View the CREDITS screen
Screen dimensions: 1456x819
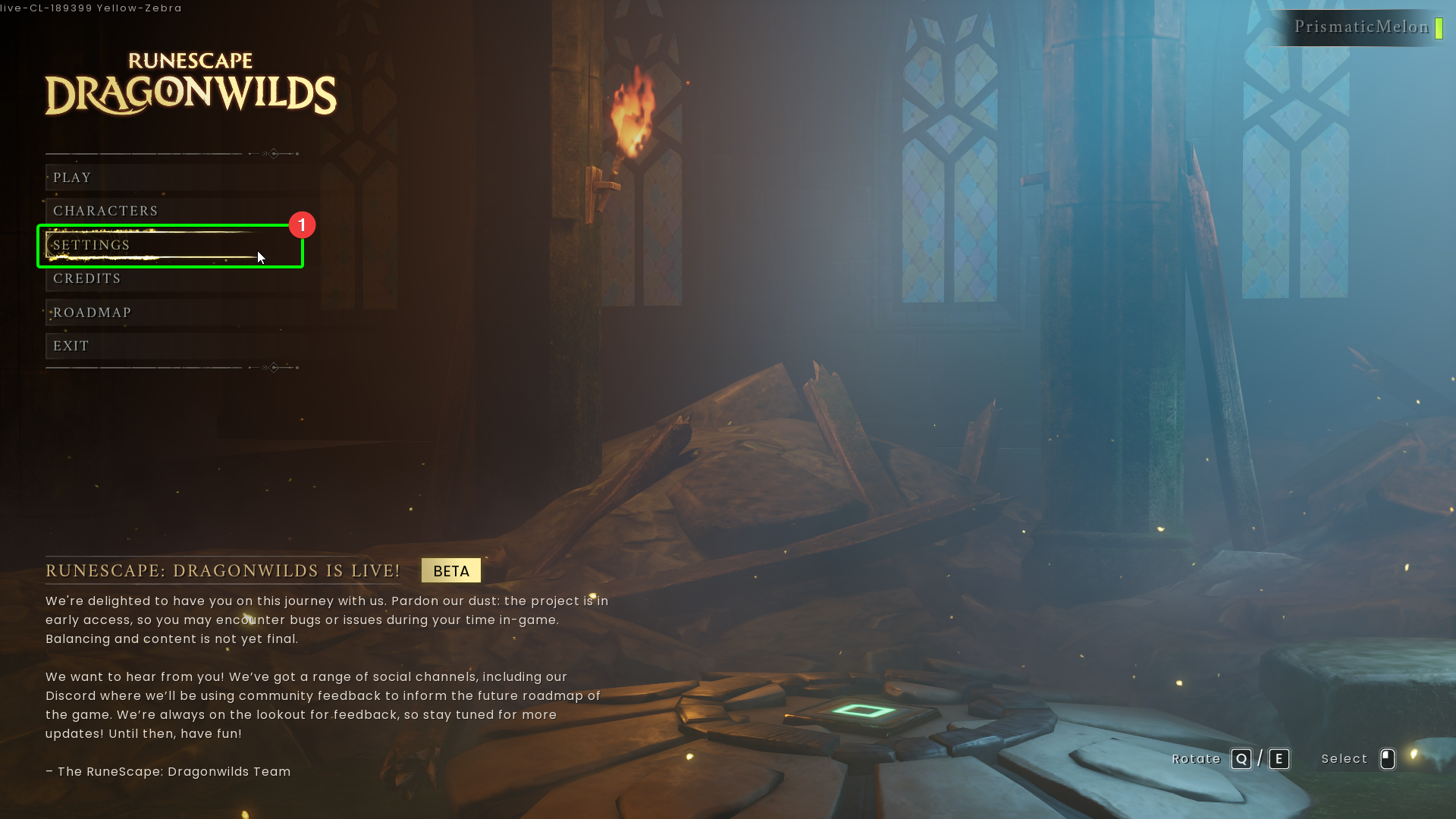click(x=86, y=278)
